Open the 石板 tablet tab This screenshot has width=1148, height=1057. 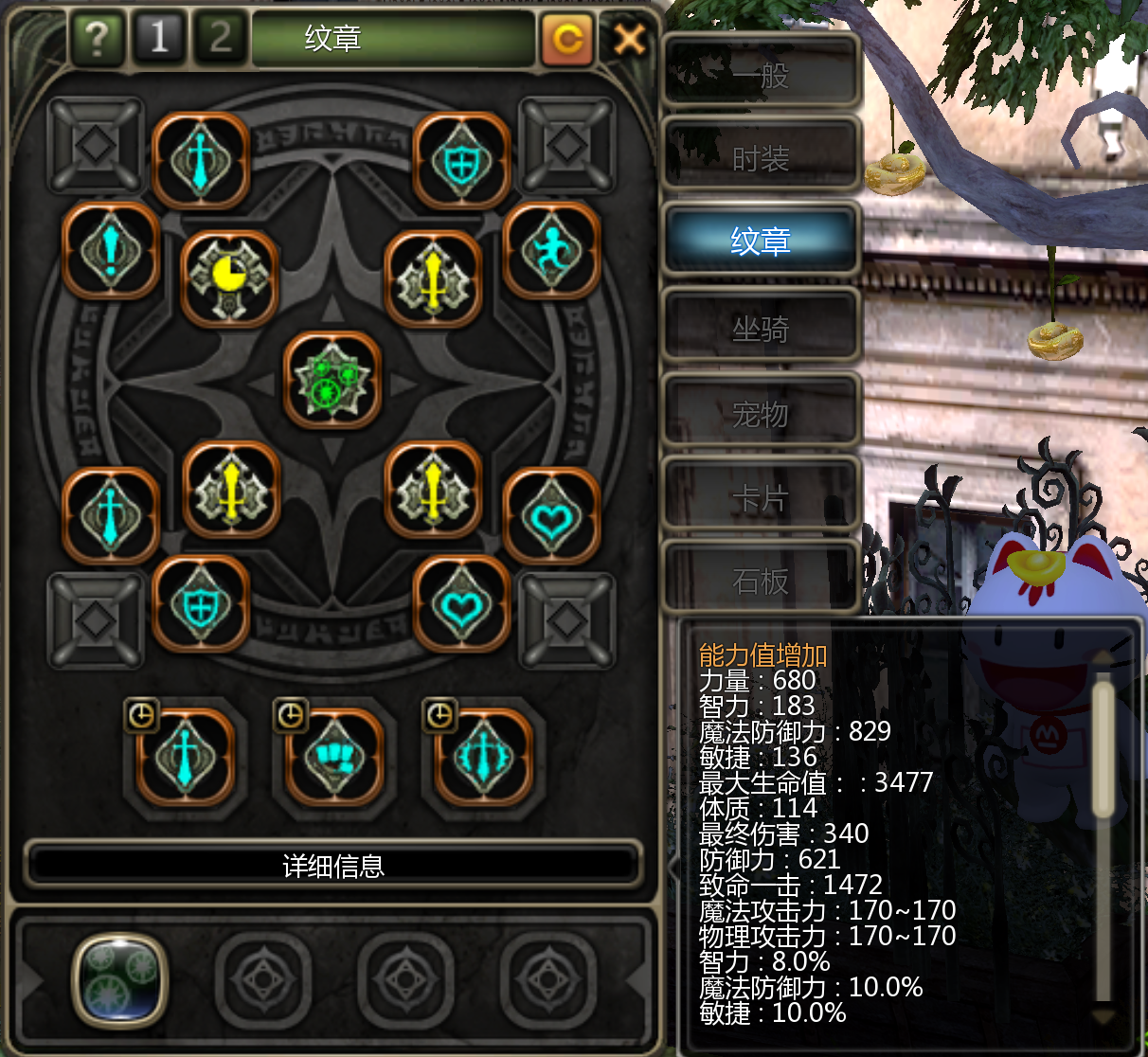(761, 580)
